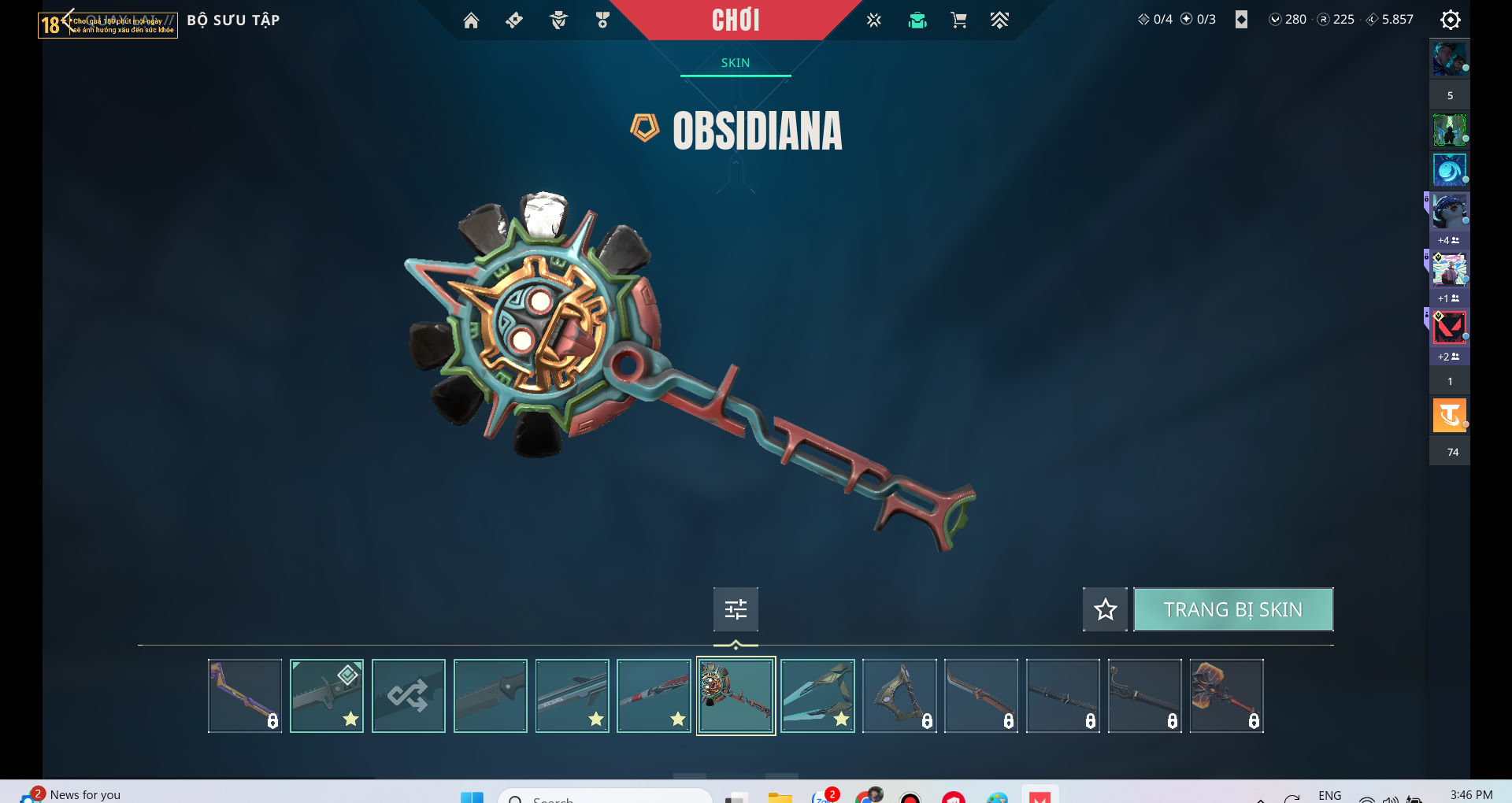Image resolution: width=1512 pixels, height=803 pixels.
Task: Select the random shuffle skin tile
Action: 408,696
